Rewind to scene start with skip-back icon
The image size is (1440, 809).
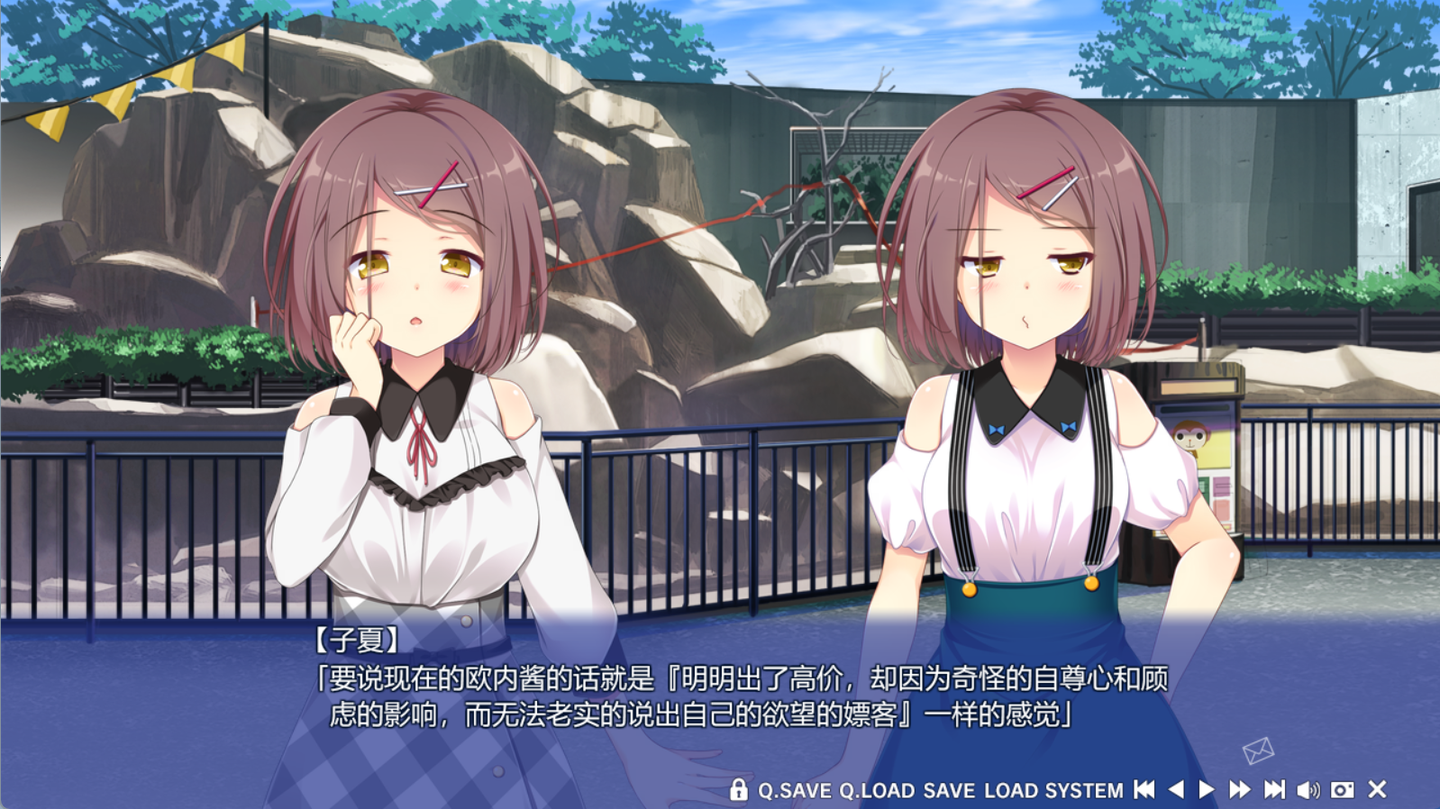click(x=1144, y=788)
